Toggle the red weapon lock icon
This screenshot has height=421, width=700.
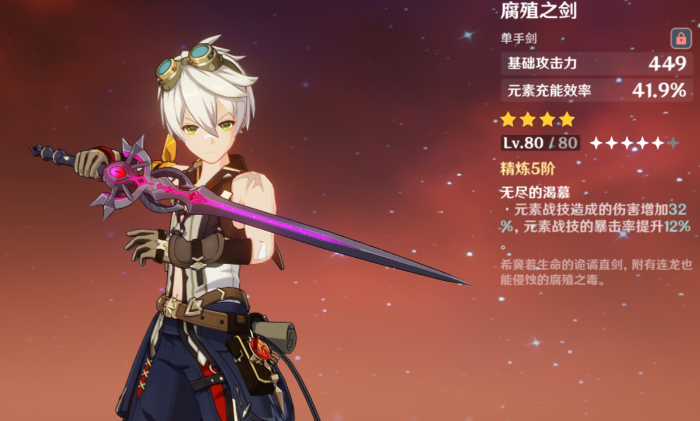[x=680, y=39]
